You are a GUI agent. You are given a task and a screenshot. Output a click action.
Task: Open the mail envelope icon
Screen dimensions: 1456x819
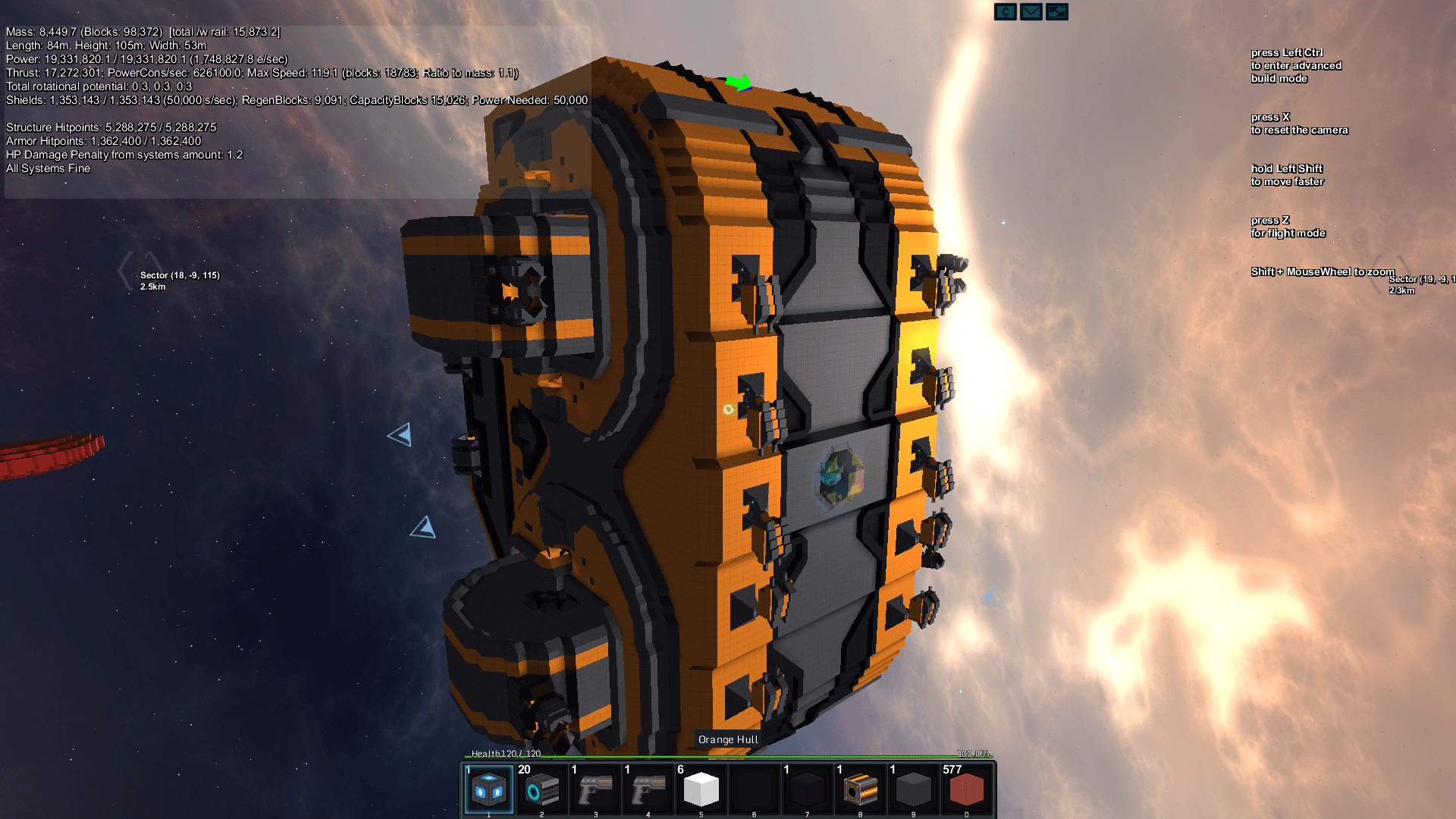pos(1031,12)
